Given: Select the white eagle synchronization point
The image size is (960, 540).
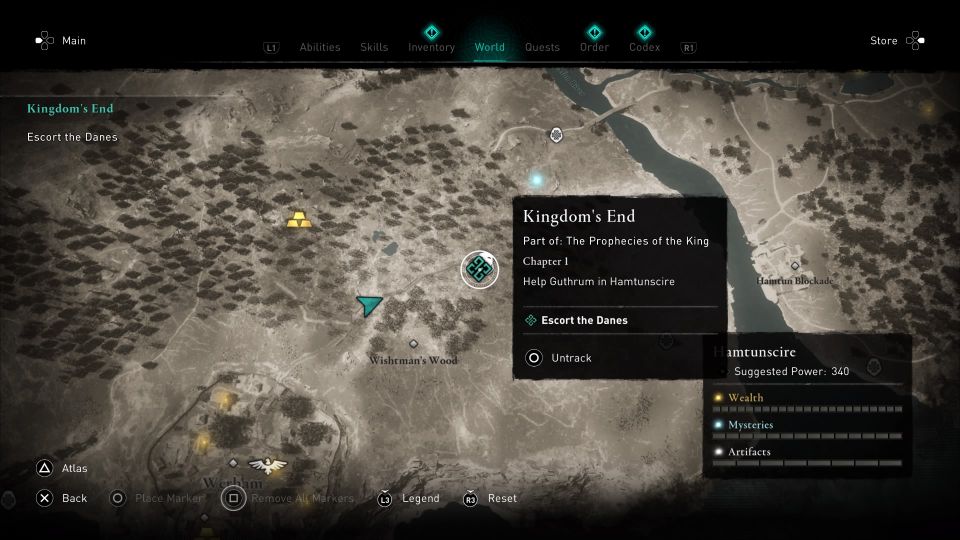Looking at the screenshot, I should click(267, 464).
